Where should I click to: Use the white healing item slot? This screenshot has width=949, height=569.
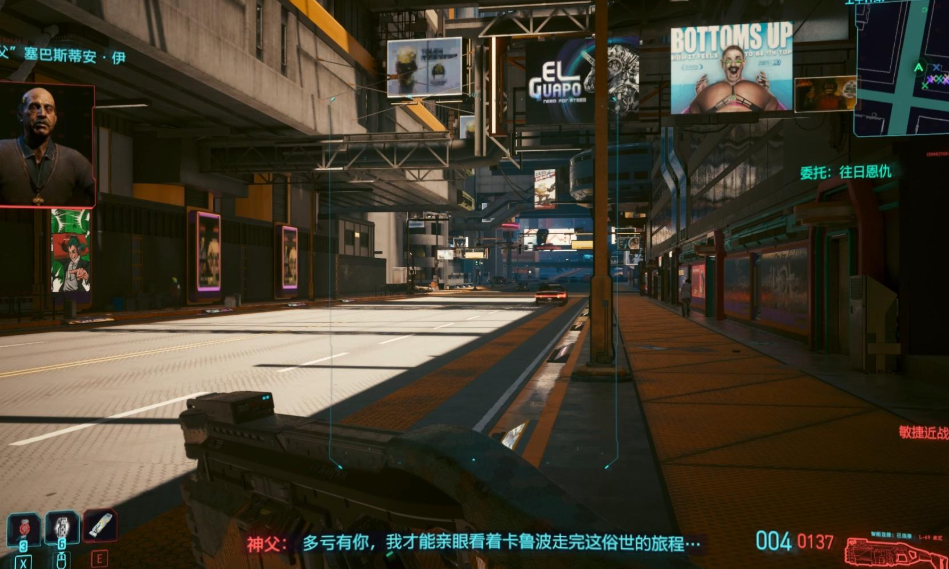[x=62, y=527]
